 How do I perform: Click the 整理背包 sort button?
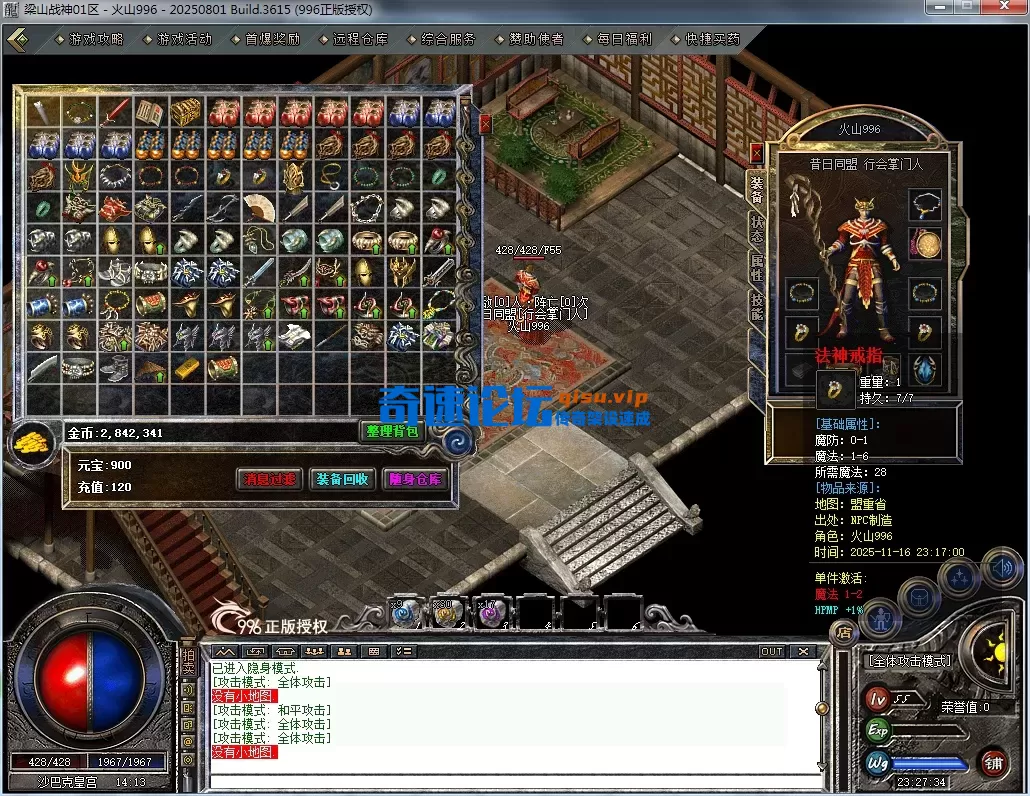pyautogui.click(x=391, y=431)
